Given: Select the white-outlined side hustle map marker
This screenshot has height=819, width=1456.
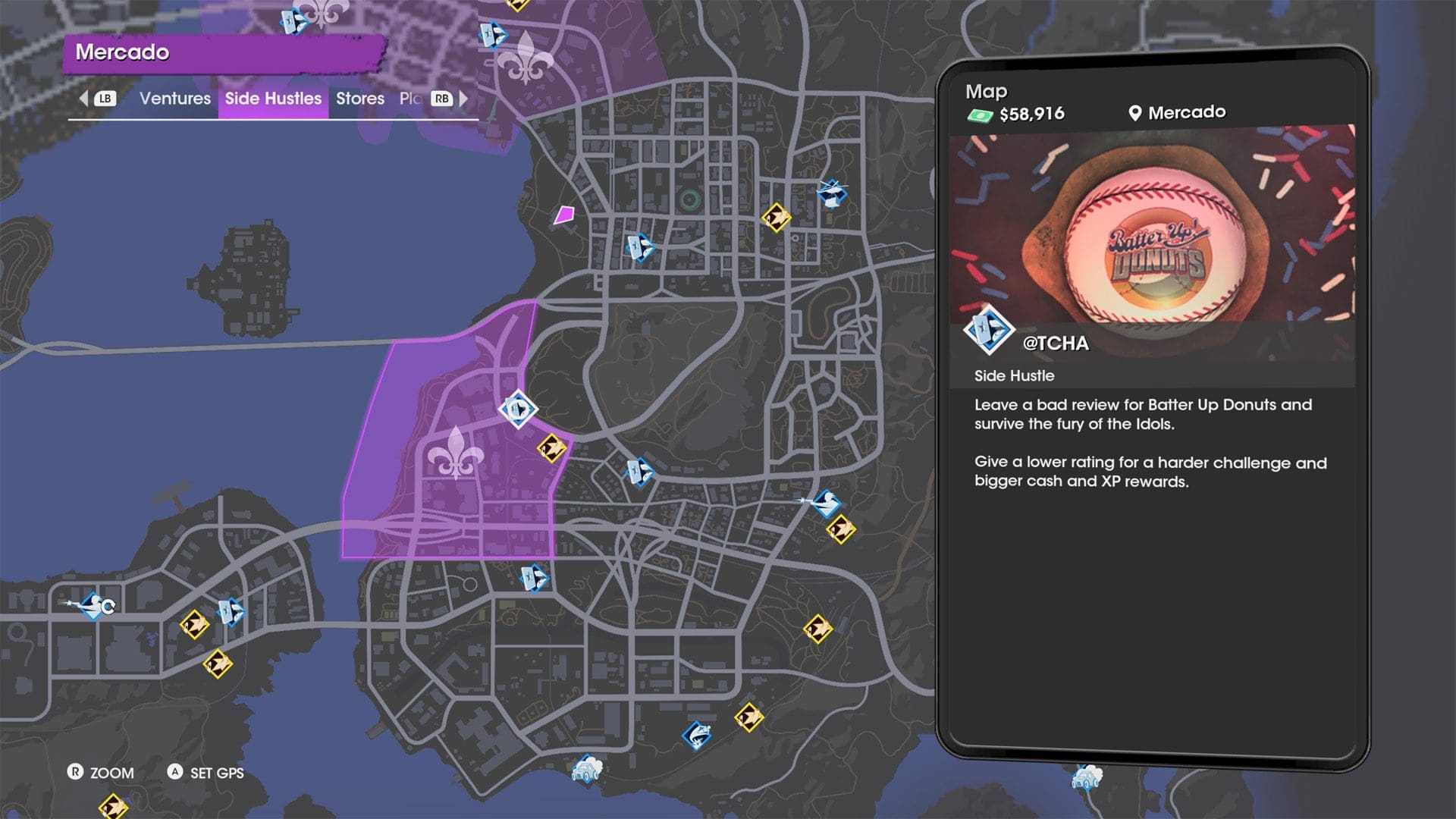Looking at the screenshot, I should [519, 409].
